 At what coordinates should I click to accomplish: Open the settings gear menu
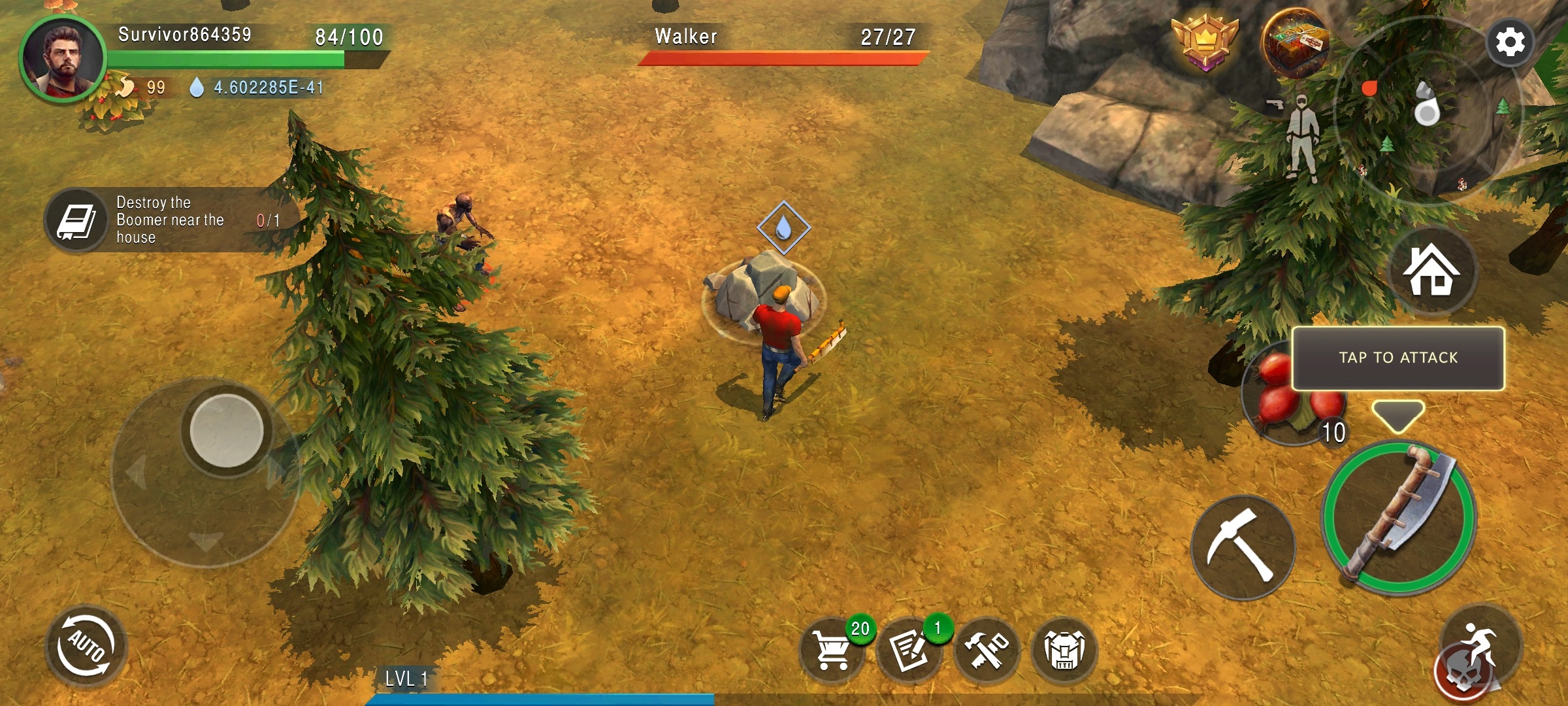(x=1510, y=42)
